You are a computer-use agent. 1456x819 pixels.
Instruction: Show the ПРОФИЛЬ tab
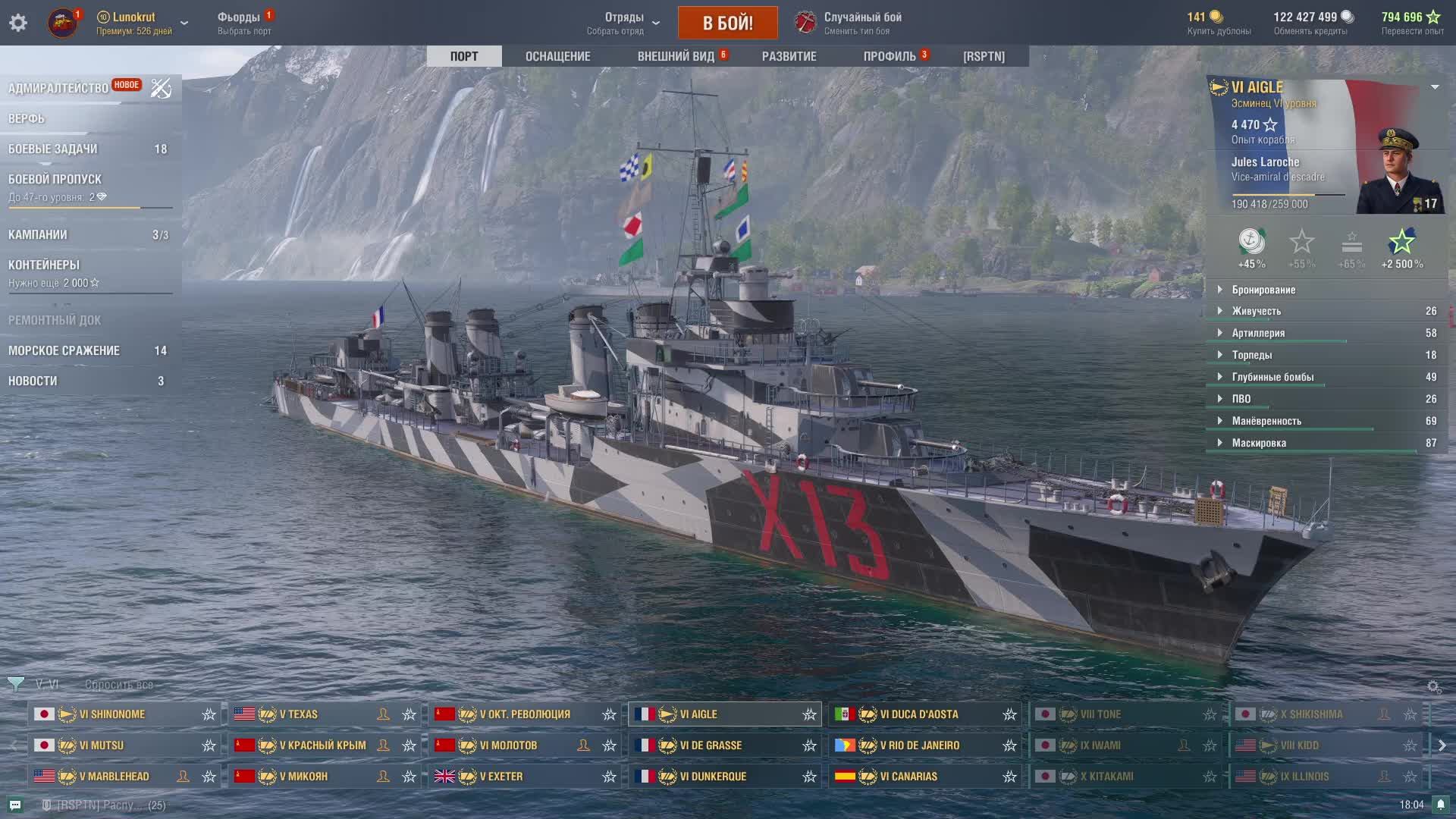890,56
